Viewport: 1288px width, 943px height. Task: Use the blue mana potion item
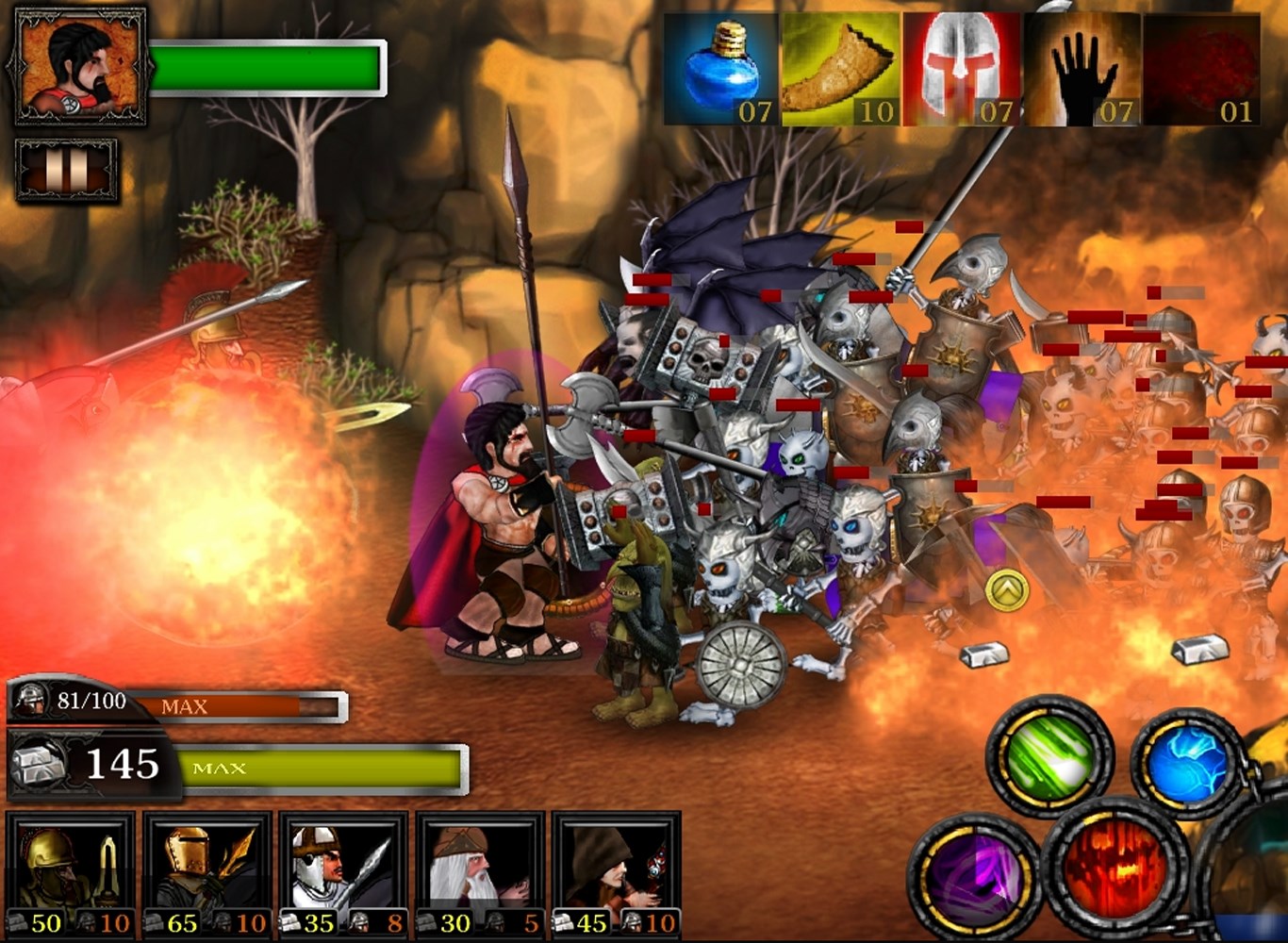(722, 70)
